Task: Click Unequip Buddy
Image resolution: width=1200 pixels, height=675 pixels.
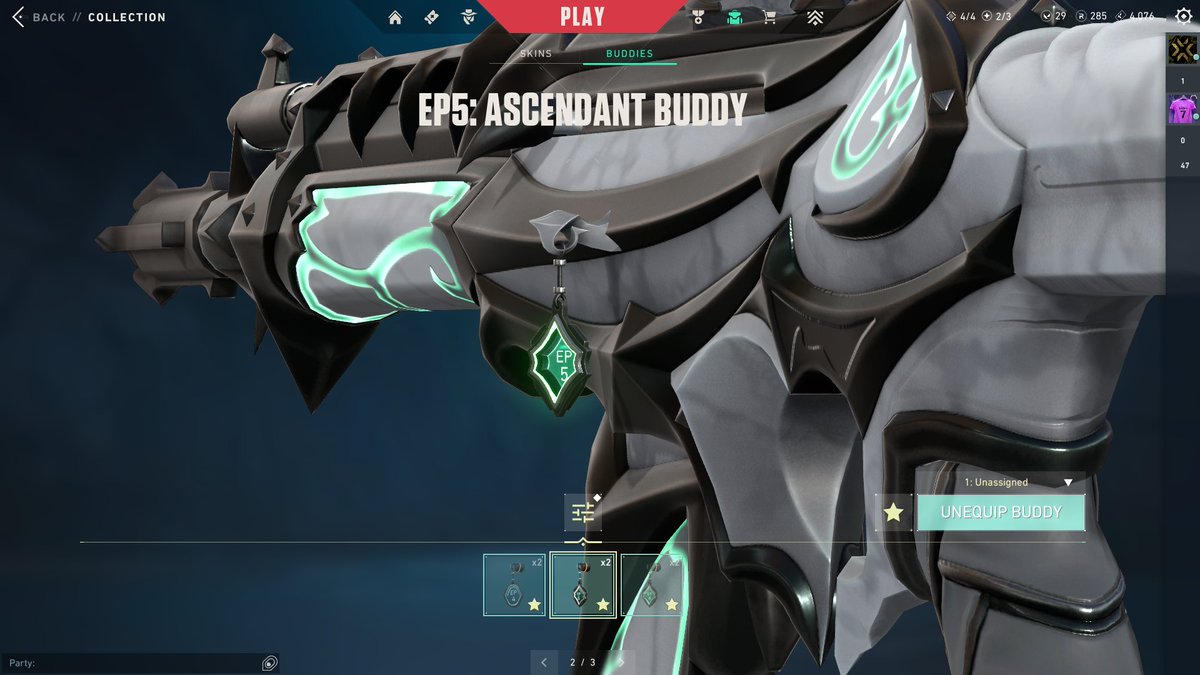Action: coord(1001,512)
